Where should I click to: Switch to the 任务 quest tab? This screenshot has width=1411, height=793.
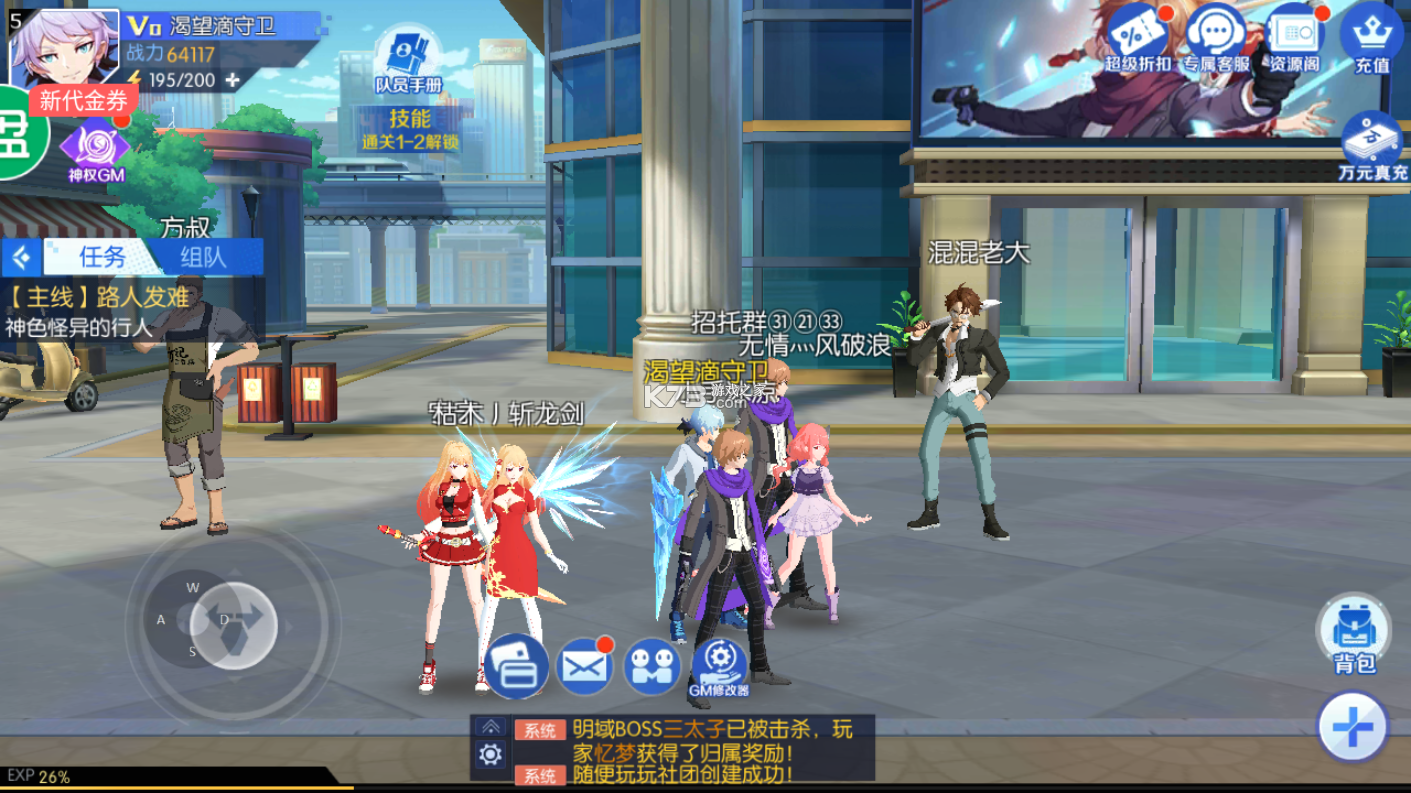[x=102, y=257]
